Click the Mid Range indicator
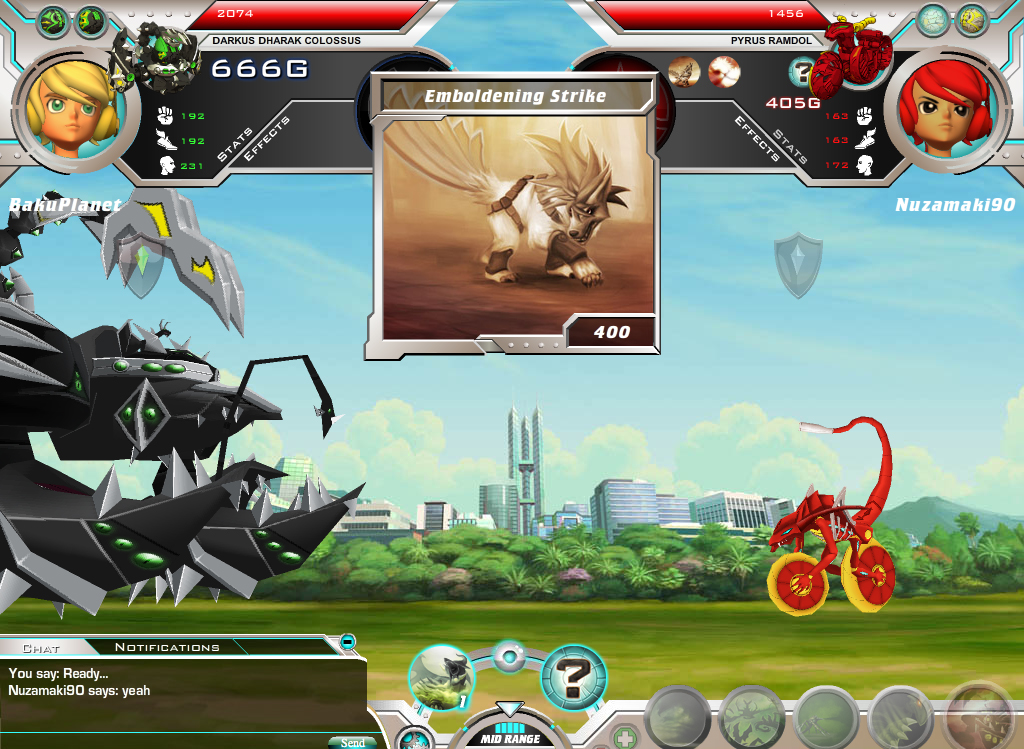The height and width of the screenshot is (749, 1024). click(510, 738)
